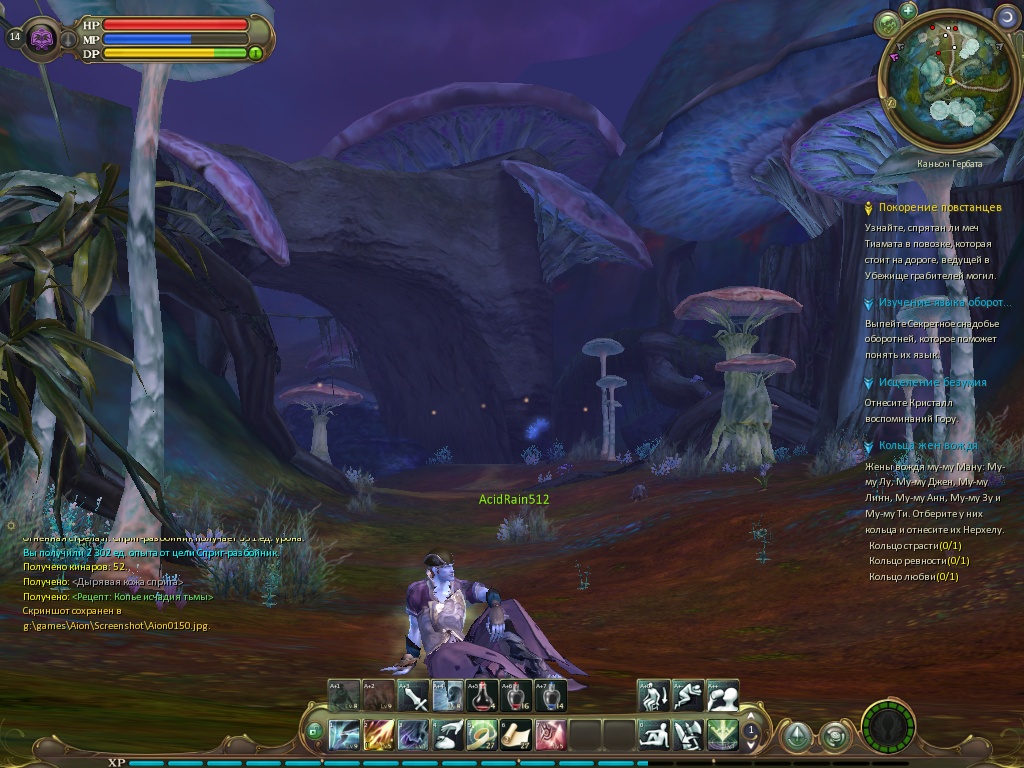Activate the sword skill in upper hotbar

click(413, 695)
